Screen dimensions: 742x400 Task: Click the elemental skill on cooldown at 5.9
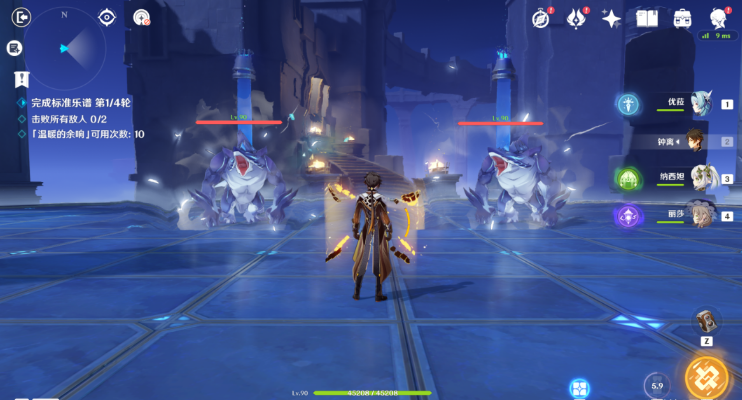[656, 385]
